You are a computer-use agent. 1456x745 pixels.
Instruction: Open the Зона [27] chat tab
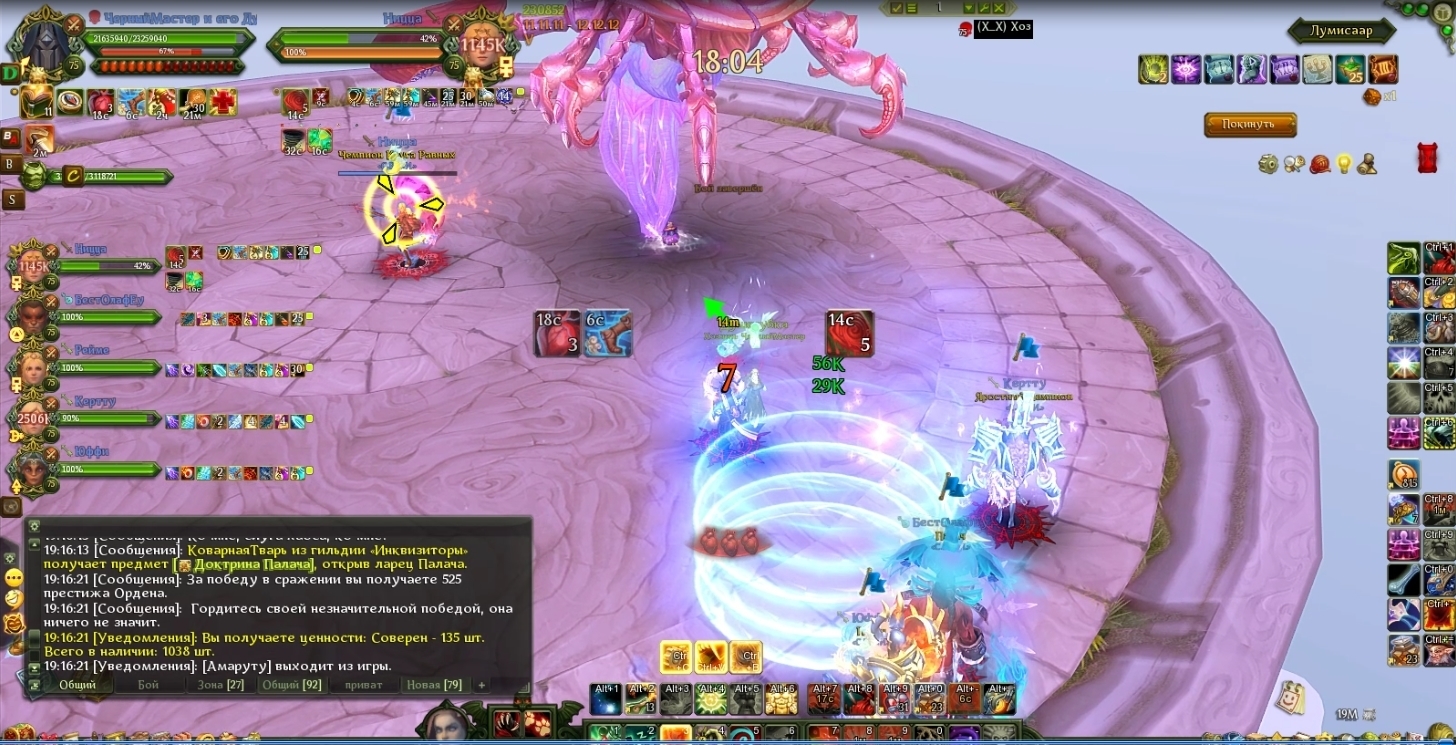(221, 685)
